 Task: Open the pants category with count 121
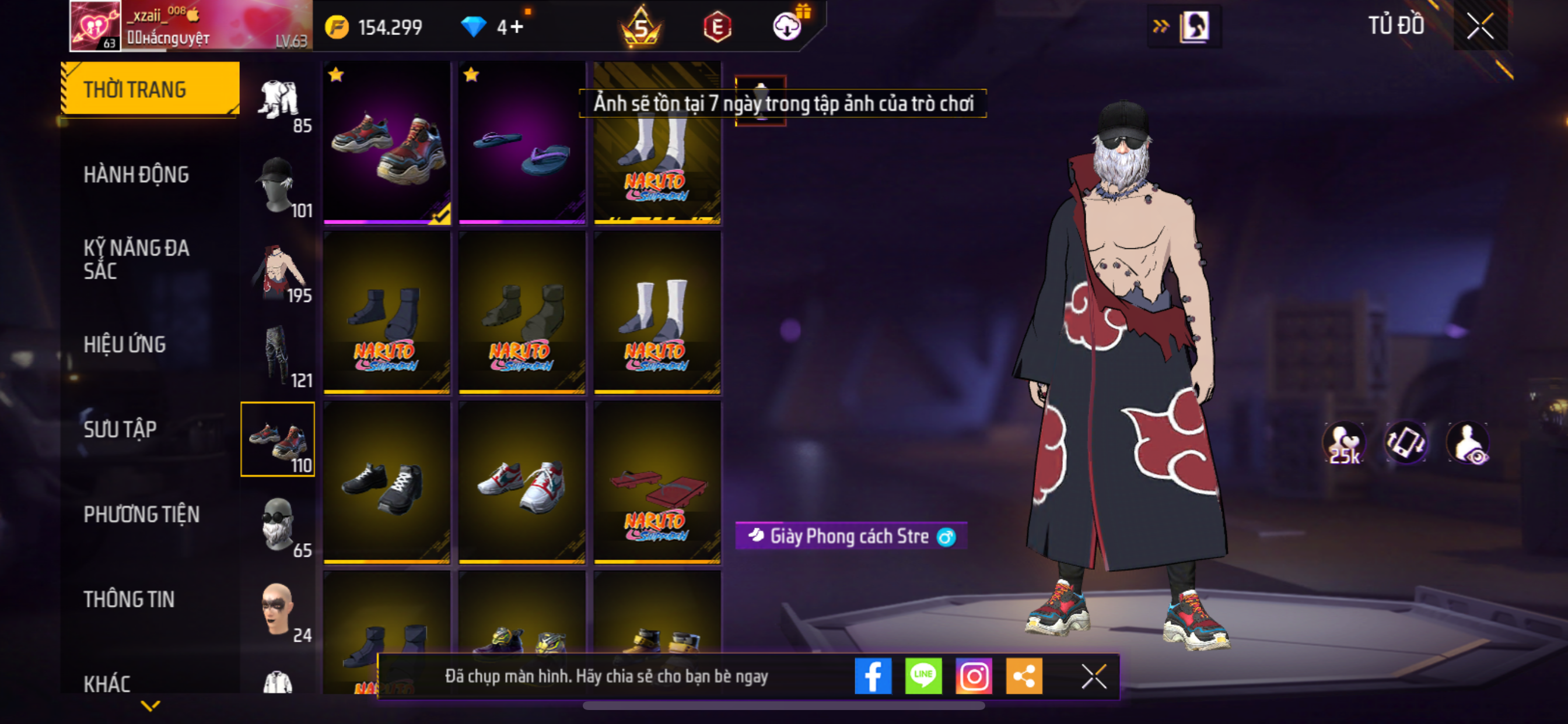[x=278, y=356]
